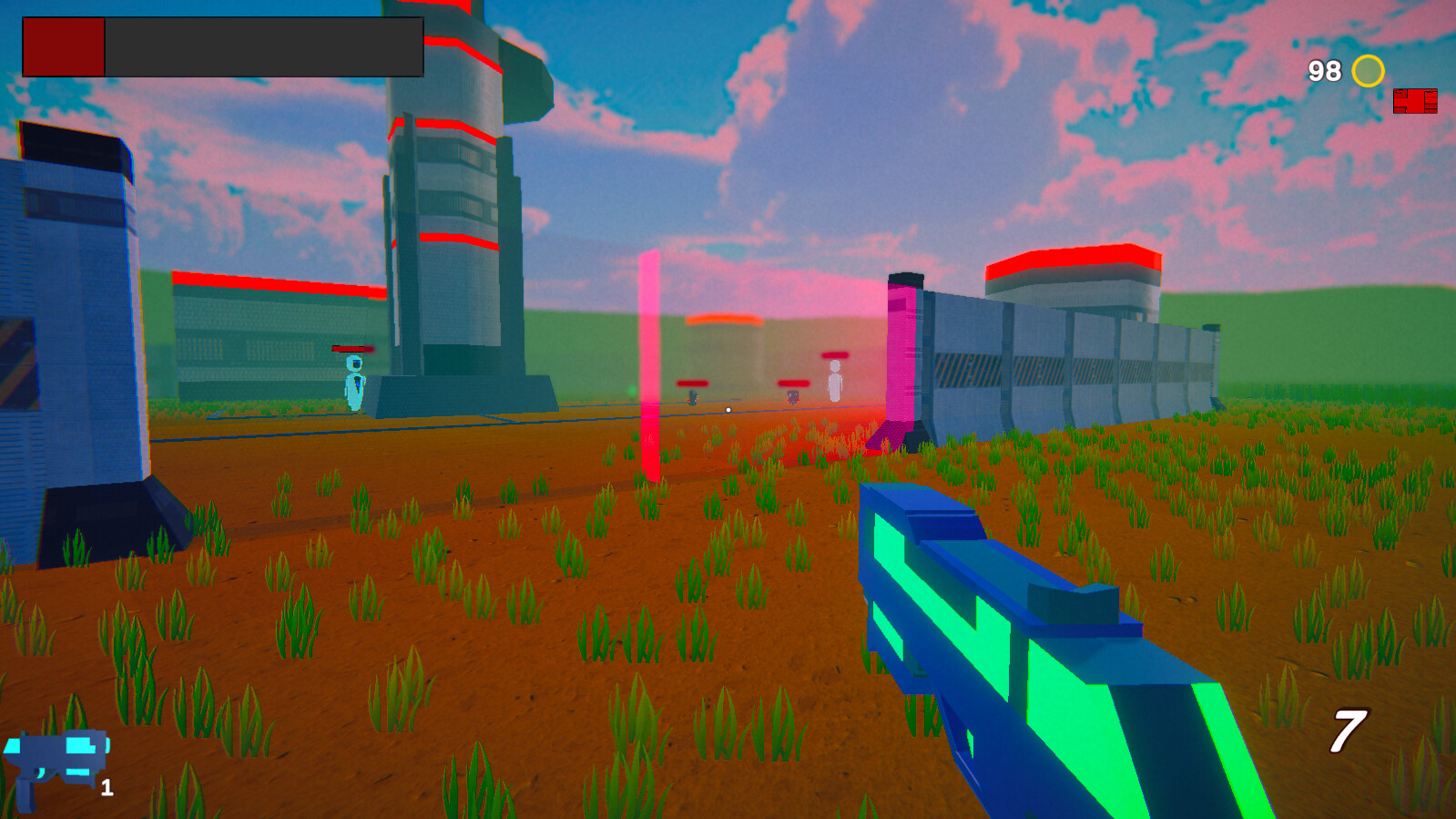This screenshot has width=1456, height=819.
Task: Click the white crosshair dot at screen center
Action: (728, 410)
